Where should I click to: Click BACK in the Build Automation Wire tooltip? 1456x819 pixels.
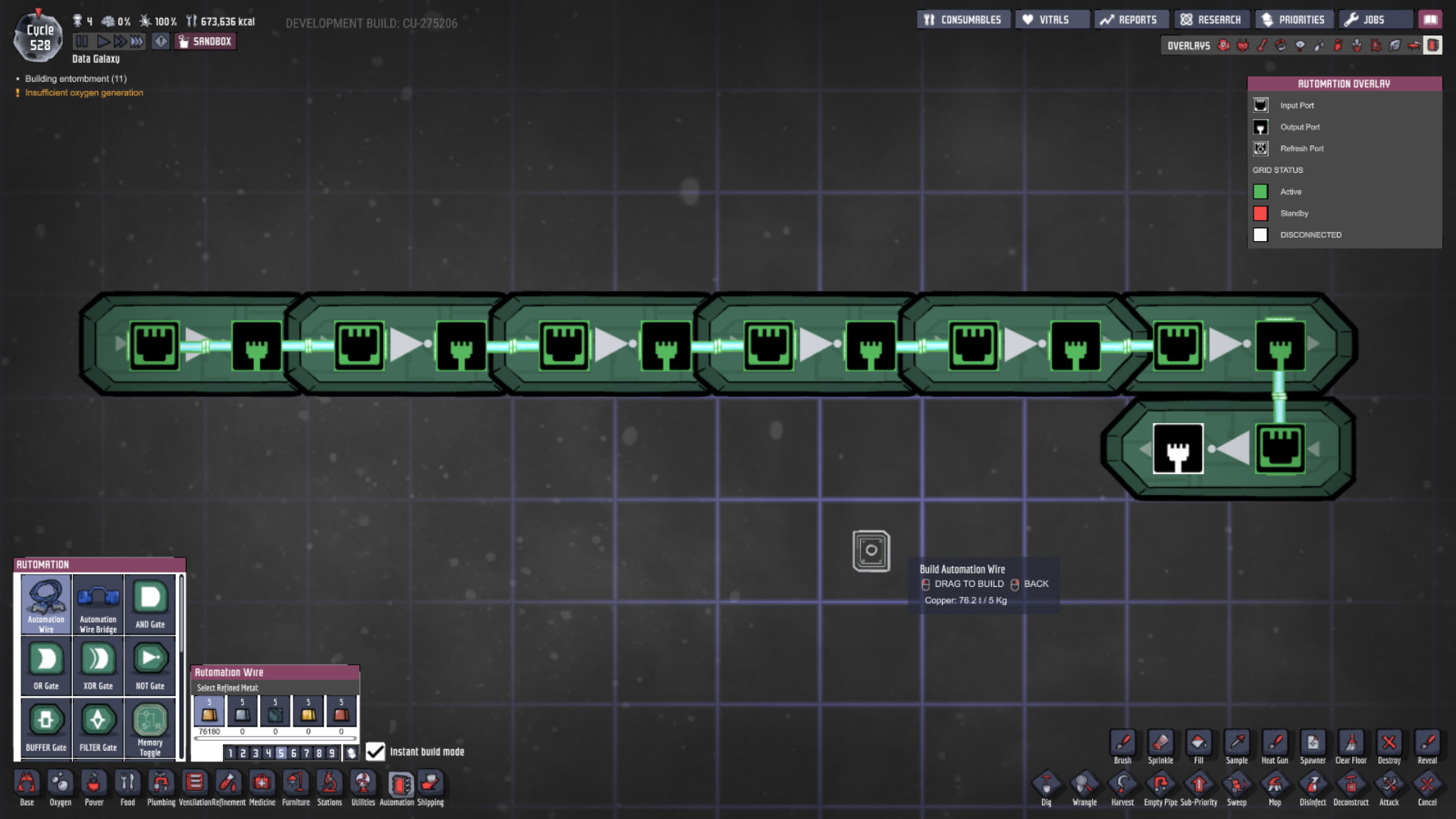(1035, 583)
